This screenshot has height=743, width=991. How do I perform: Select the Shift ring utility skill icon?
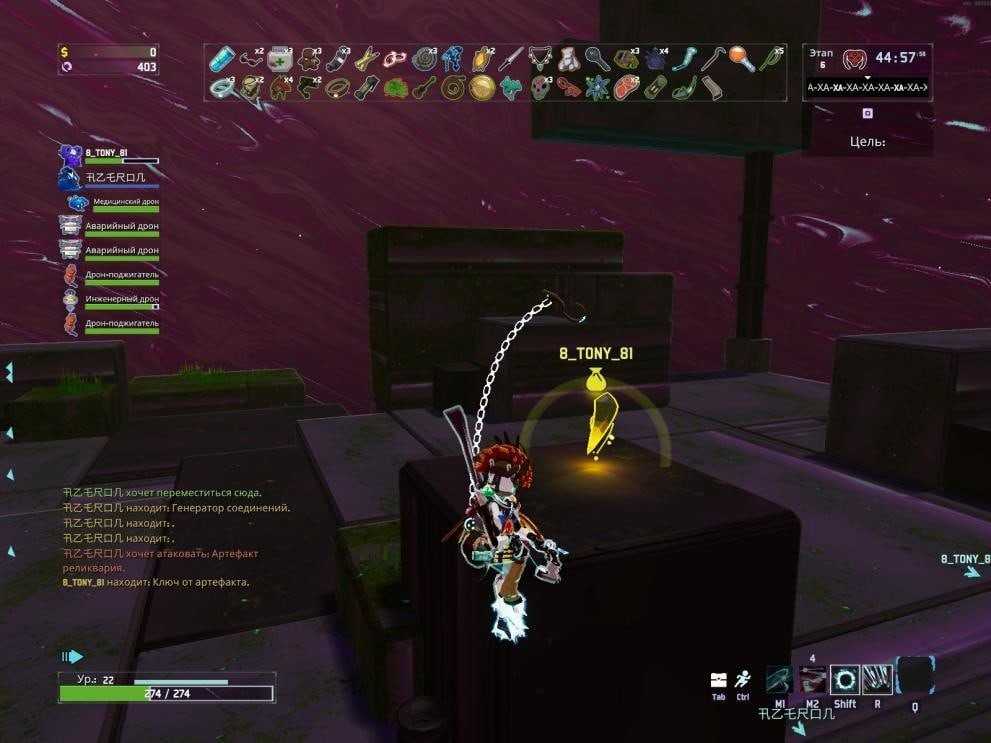(x=845, y=679)
